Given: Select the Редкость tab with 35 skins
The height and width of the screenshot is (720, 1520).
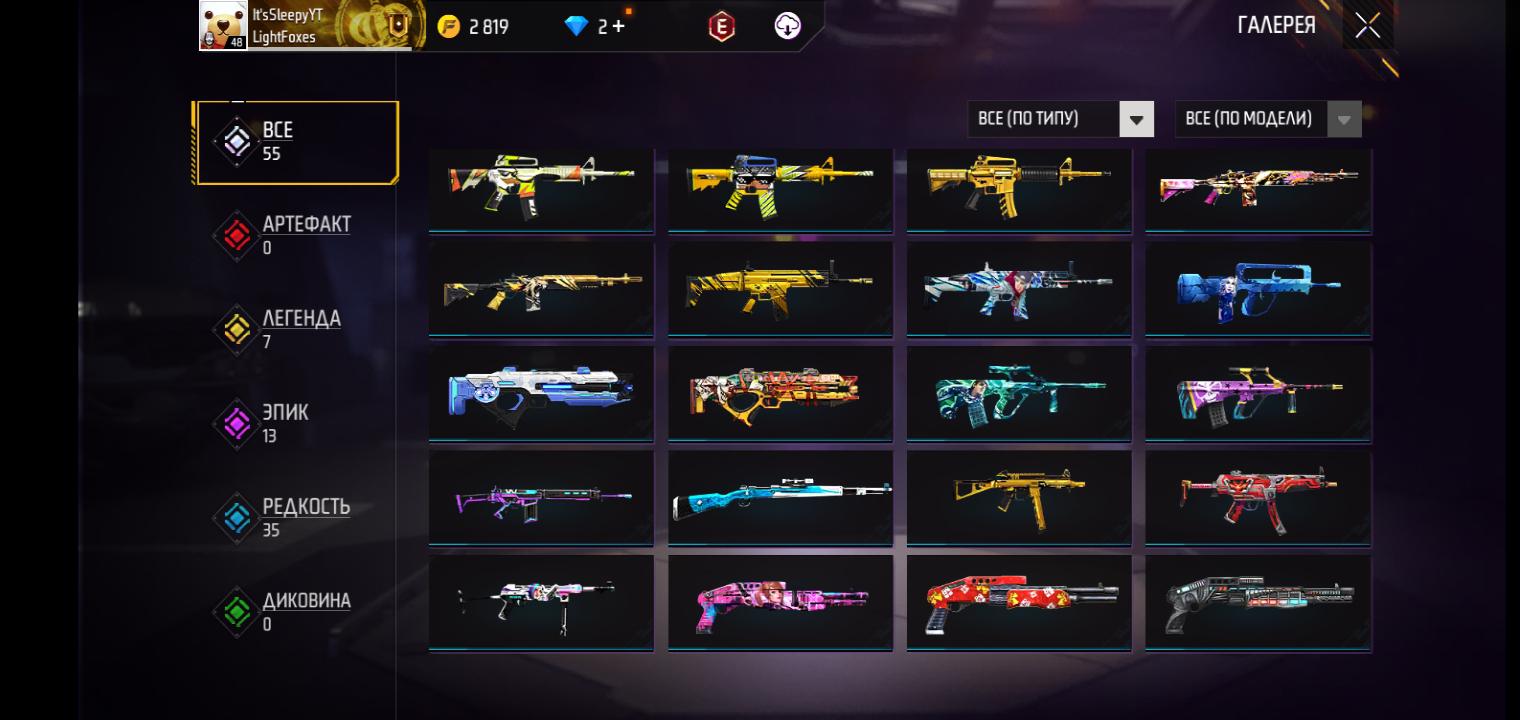Looking at the screenshot, I should coord(296,516).
